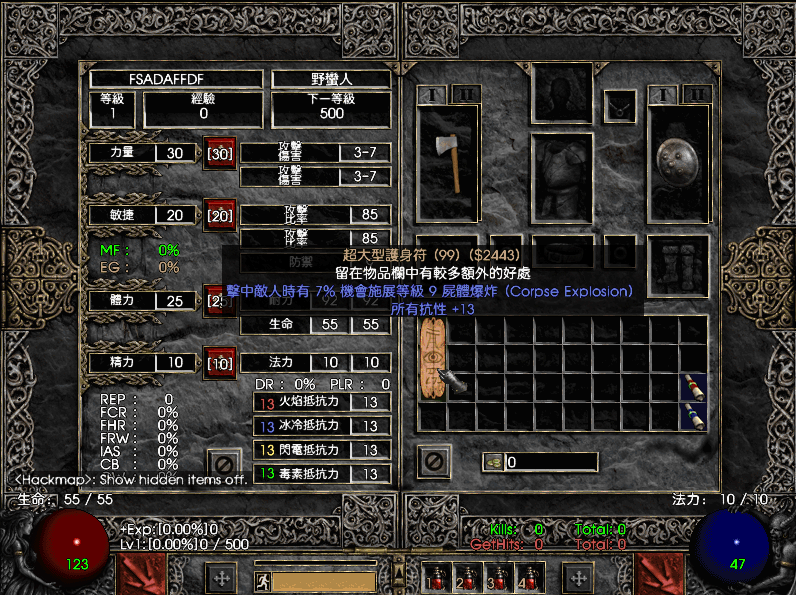Select the equipped hand axe slot
The image size is (796, 595).
point(447,160)
